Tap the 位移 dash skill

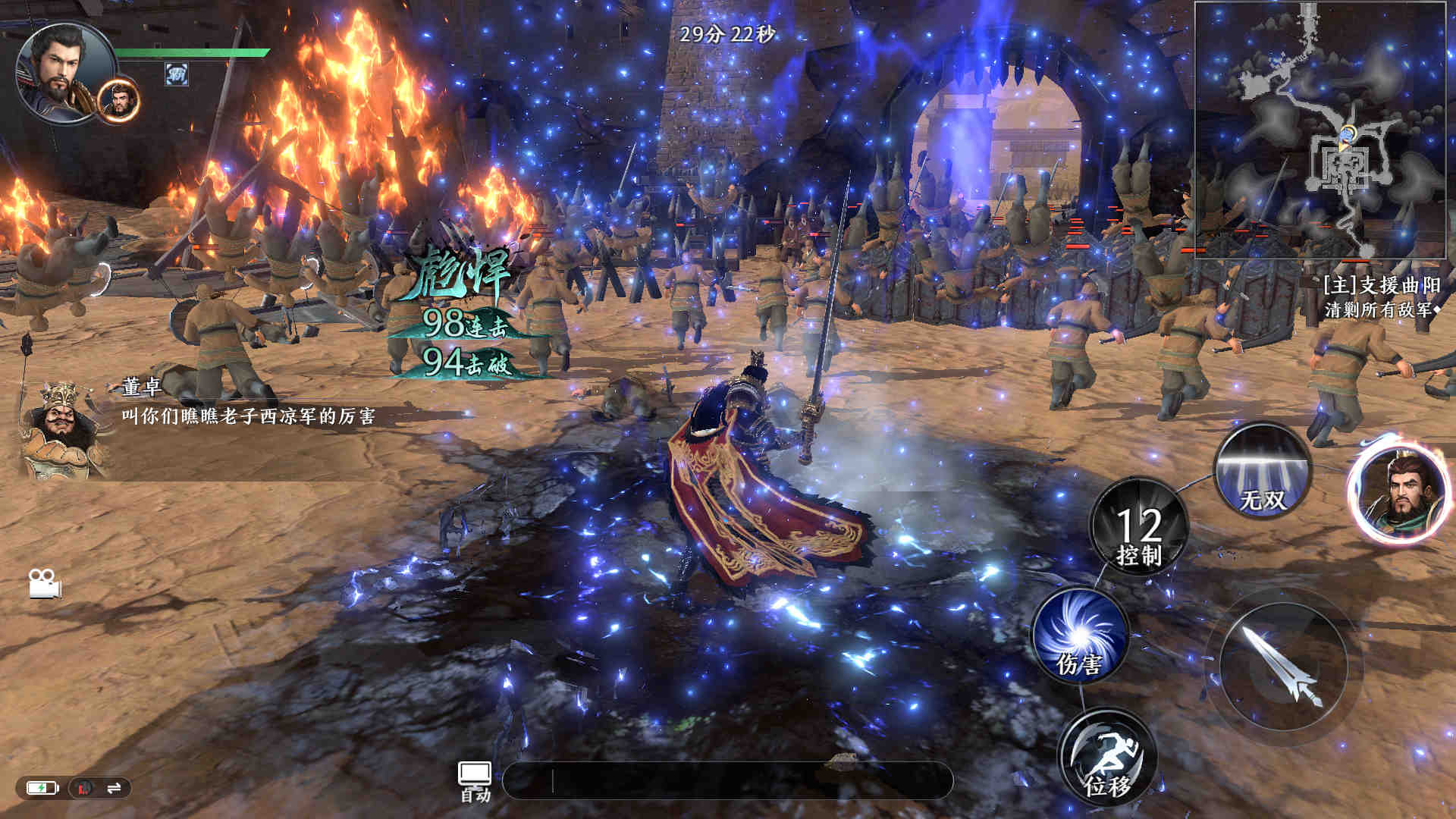click(x=1107, y=756)
